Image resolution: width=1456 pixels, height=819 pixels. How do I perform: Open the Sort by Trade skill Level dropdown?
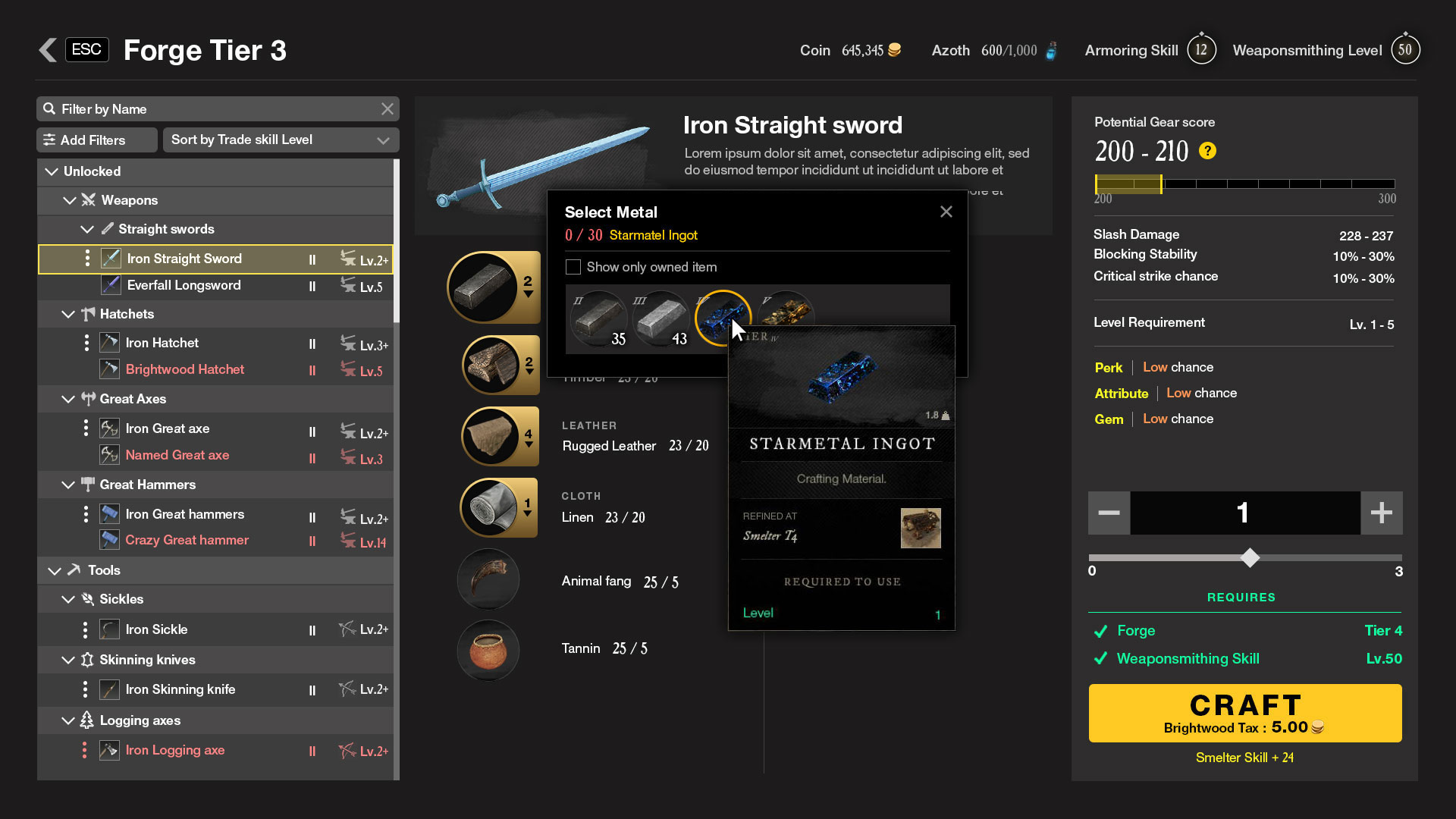(281, 140)
